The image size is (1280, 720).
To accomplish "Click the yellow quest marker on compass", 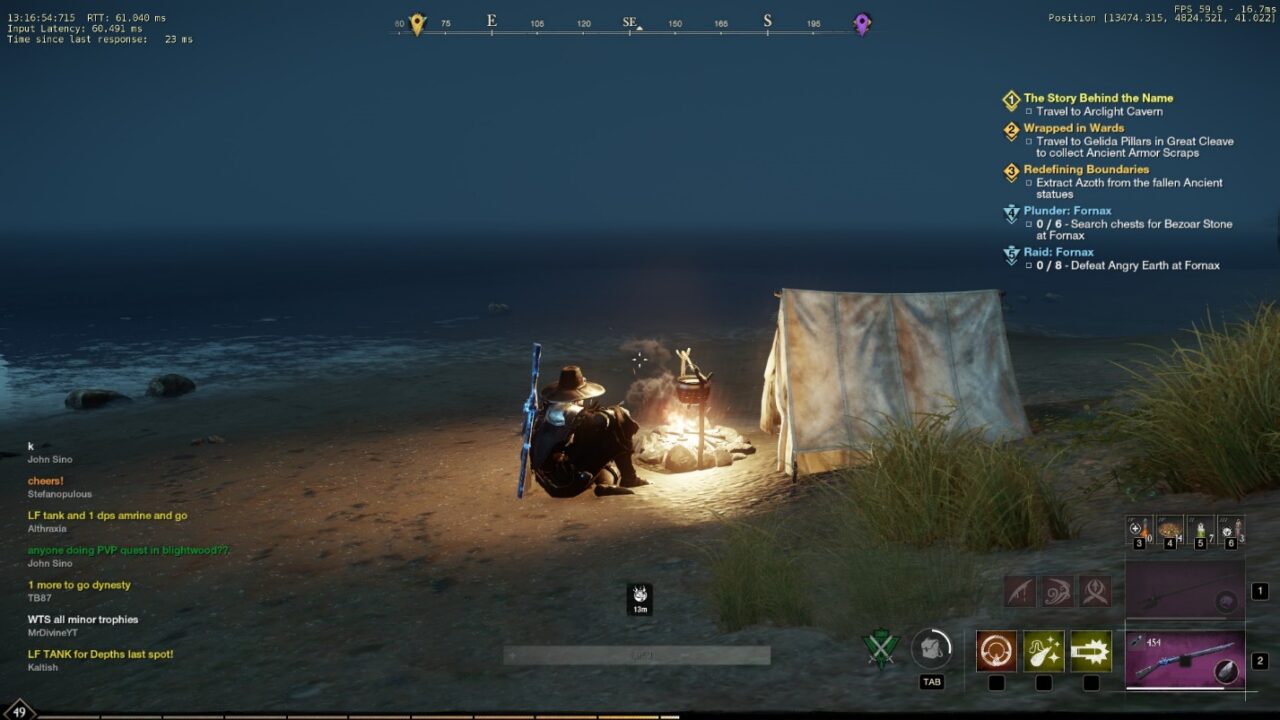I will tap(417, 24).
